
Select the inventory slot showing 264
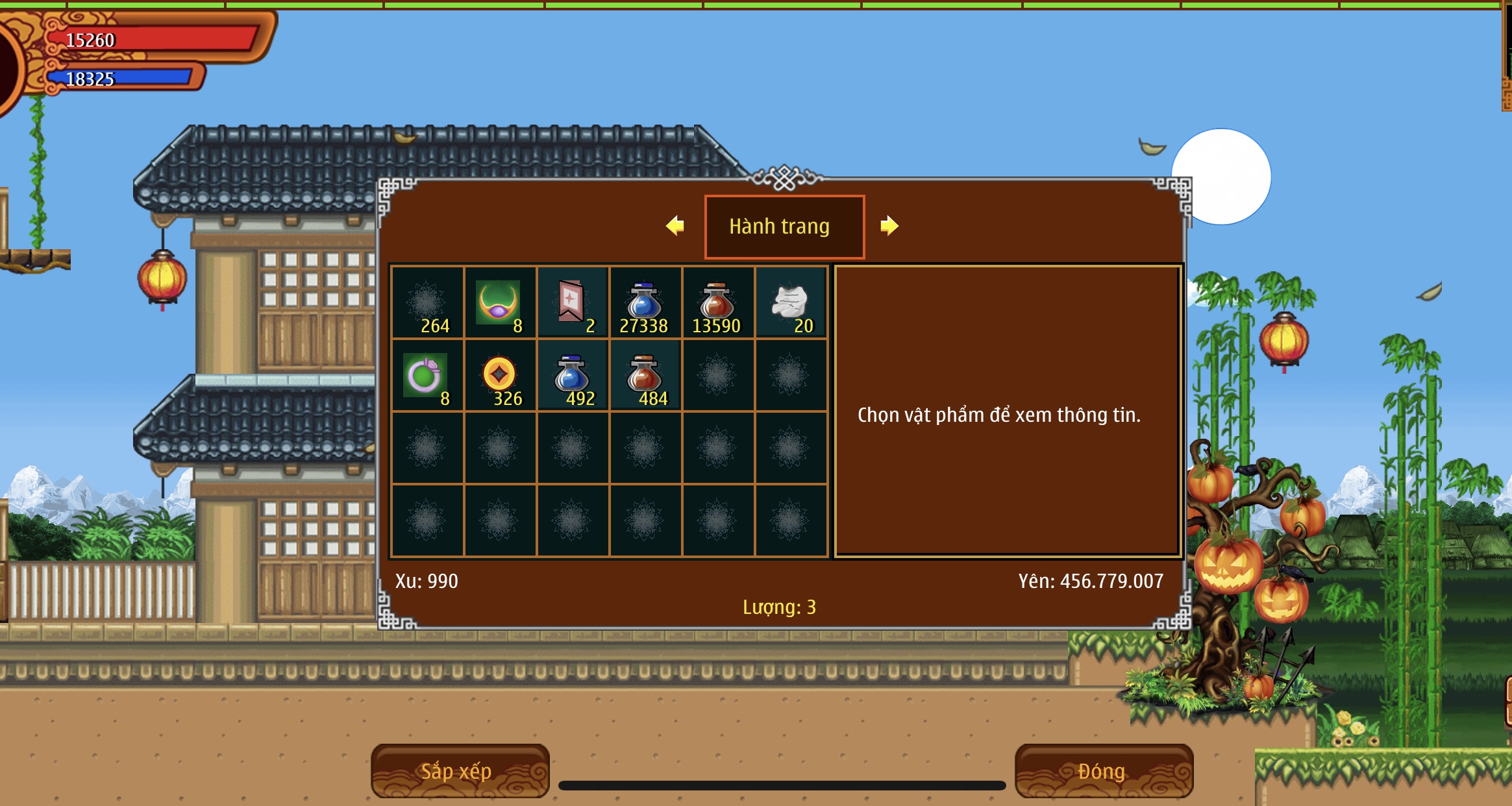coord(427,303)
